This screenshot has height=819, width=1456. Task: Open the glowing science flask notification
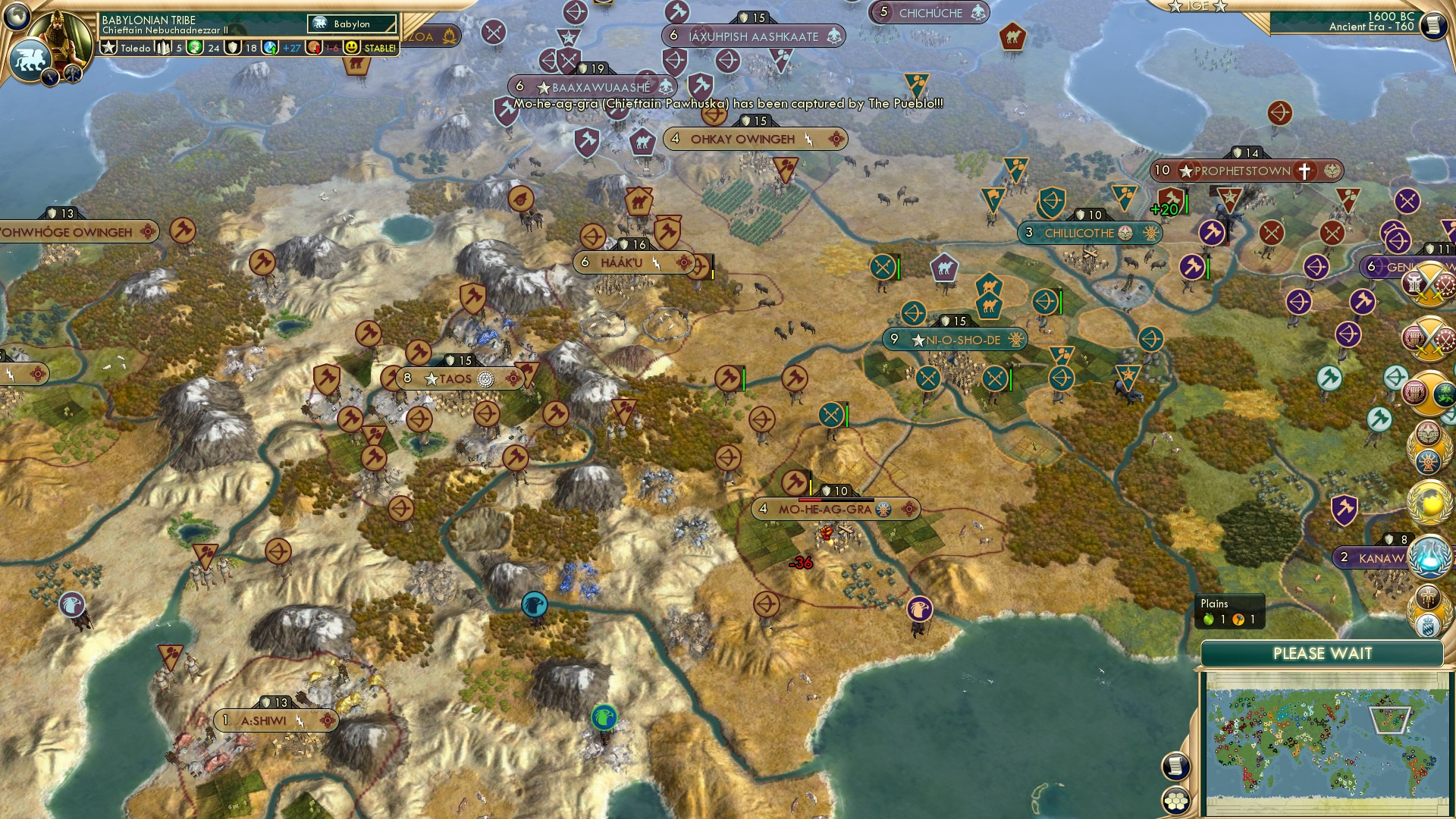1430,556
